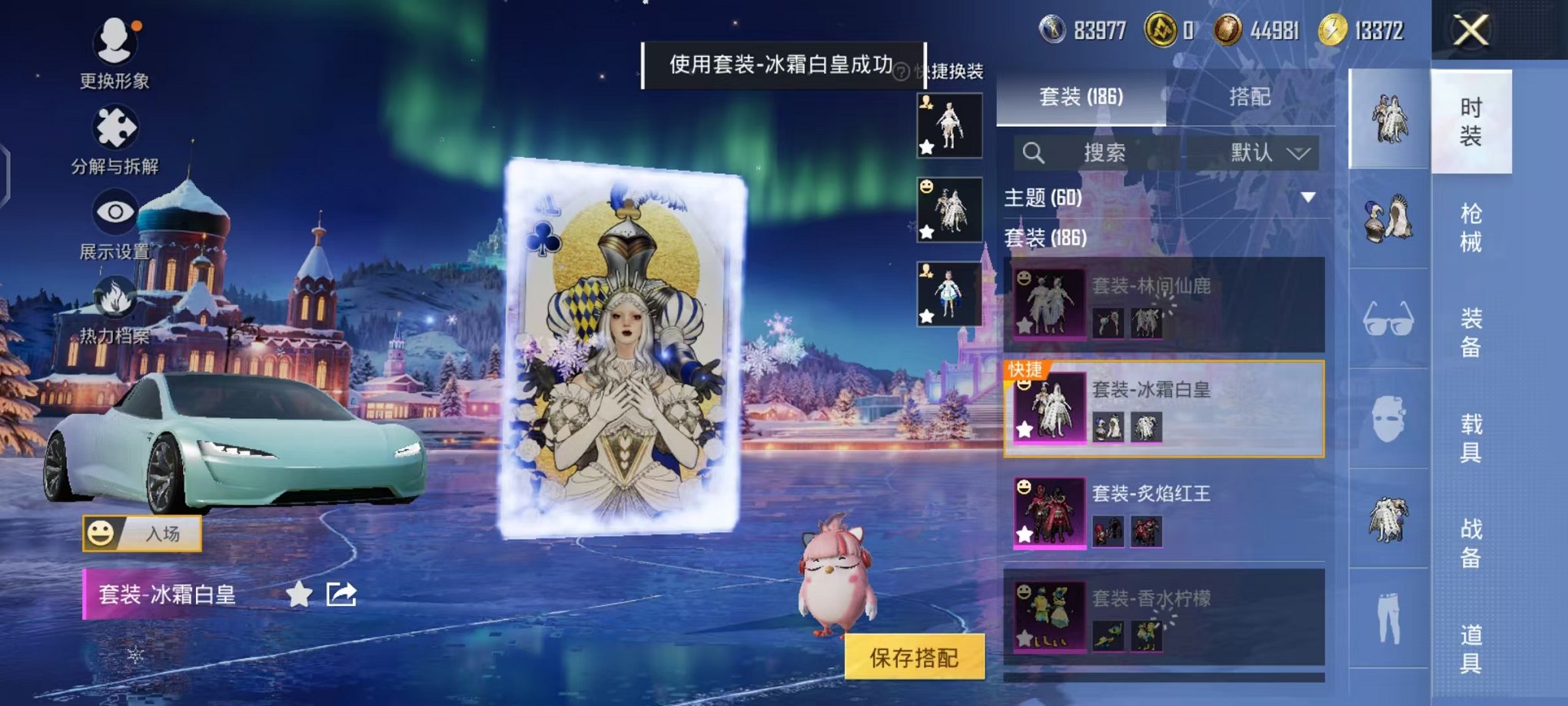Expand the 套装 (186) section
Image resolution: width=1568 pixels, height=706 pixels.
[1045, 239]
